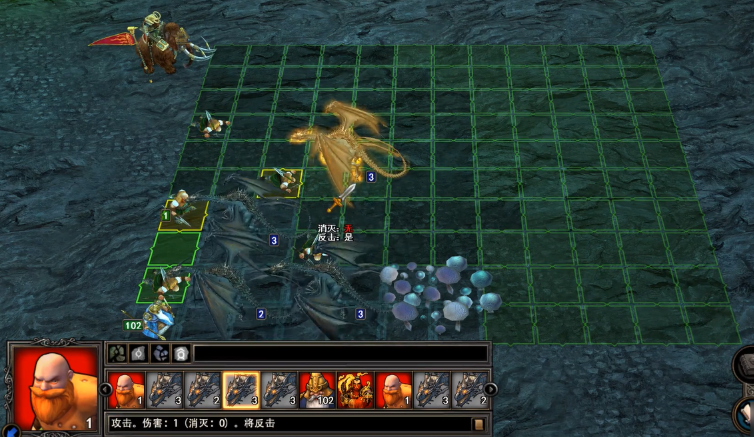This screenshot has height=437, width=754.
Task: Advance the turn queue with the right arrow
Action: tap(491, 390)
